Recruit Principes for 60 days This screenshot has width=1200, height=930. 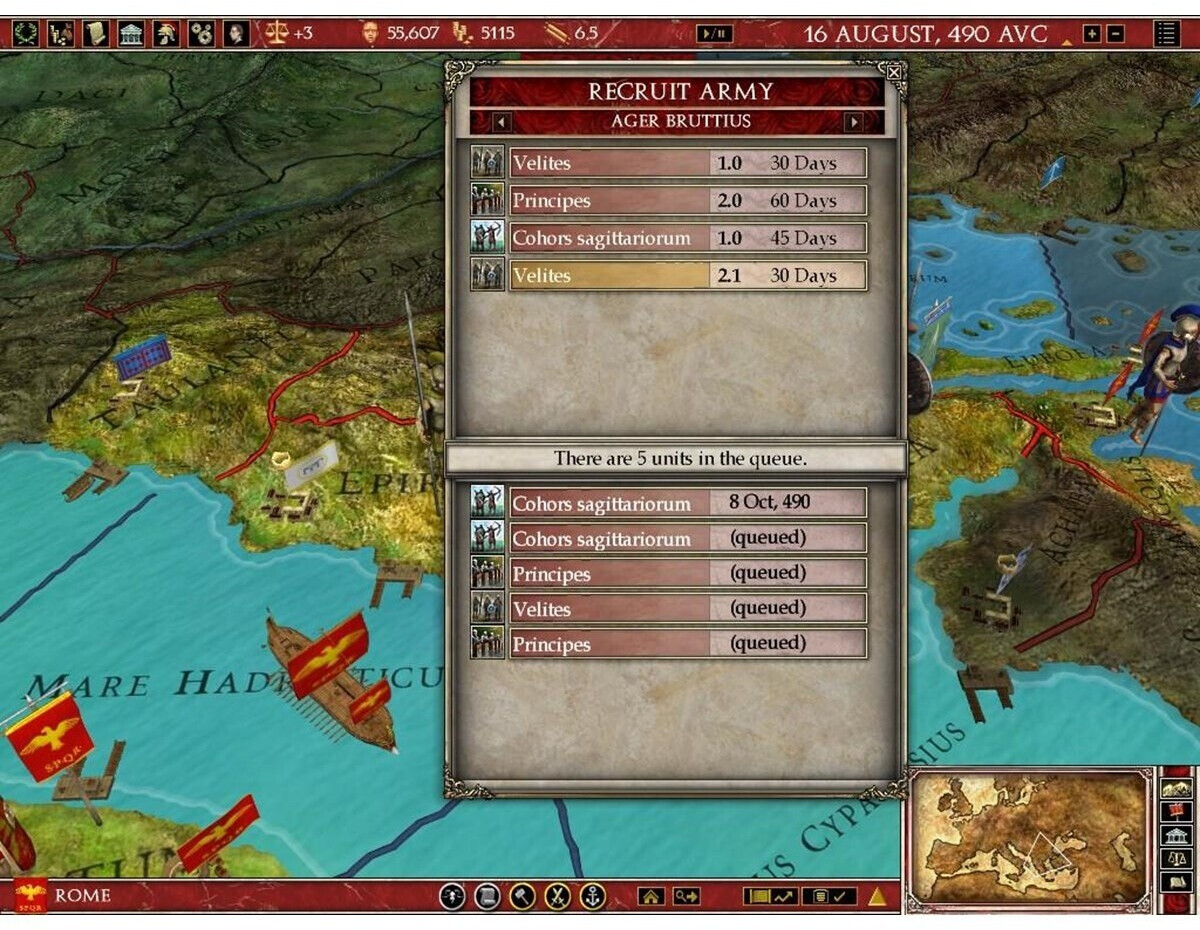688,200
